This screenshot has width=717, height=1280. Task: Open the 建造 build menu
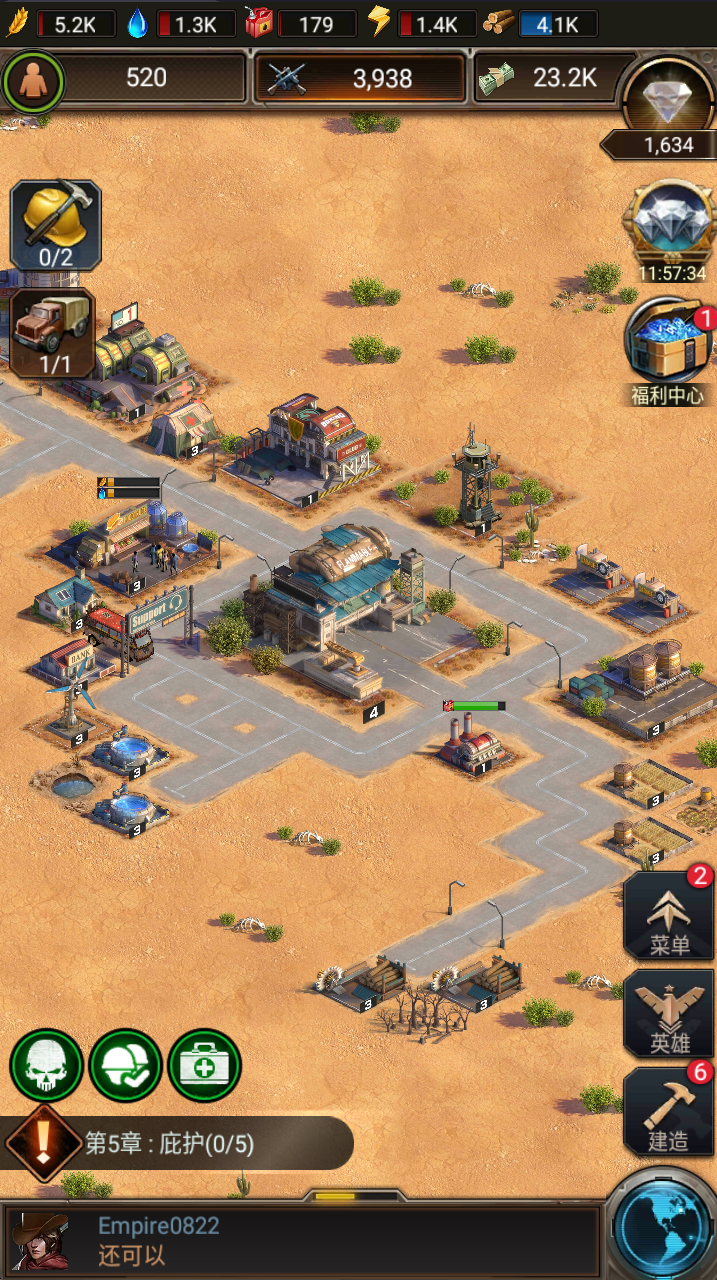669,1110
